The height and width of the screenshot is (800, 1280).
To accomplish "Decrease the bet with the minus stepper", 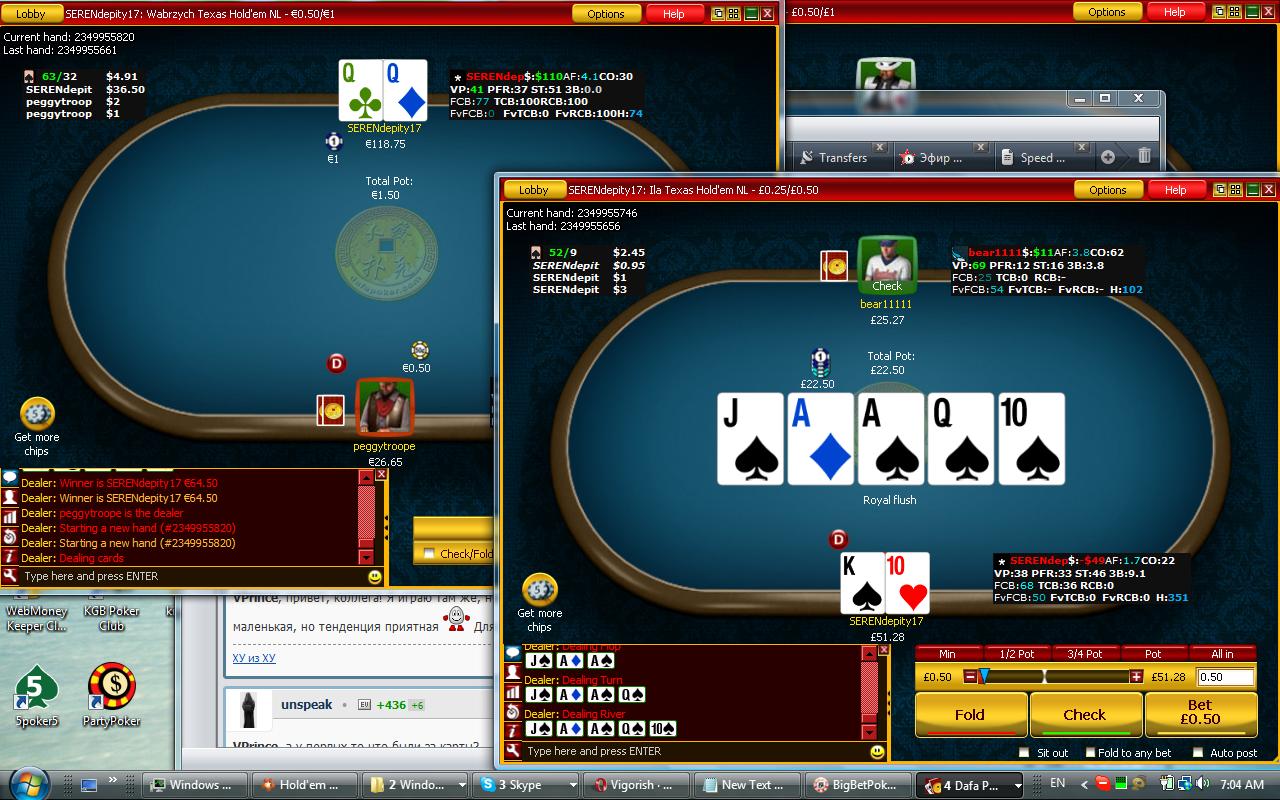I will click(x=969, y=677).
